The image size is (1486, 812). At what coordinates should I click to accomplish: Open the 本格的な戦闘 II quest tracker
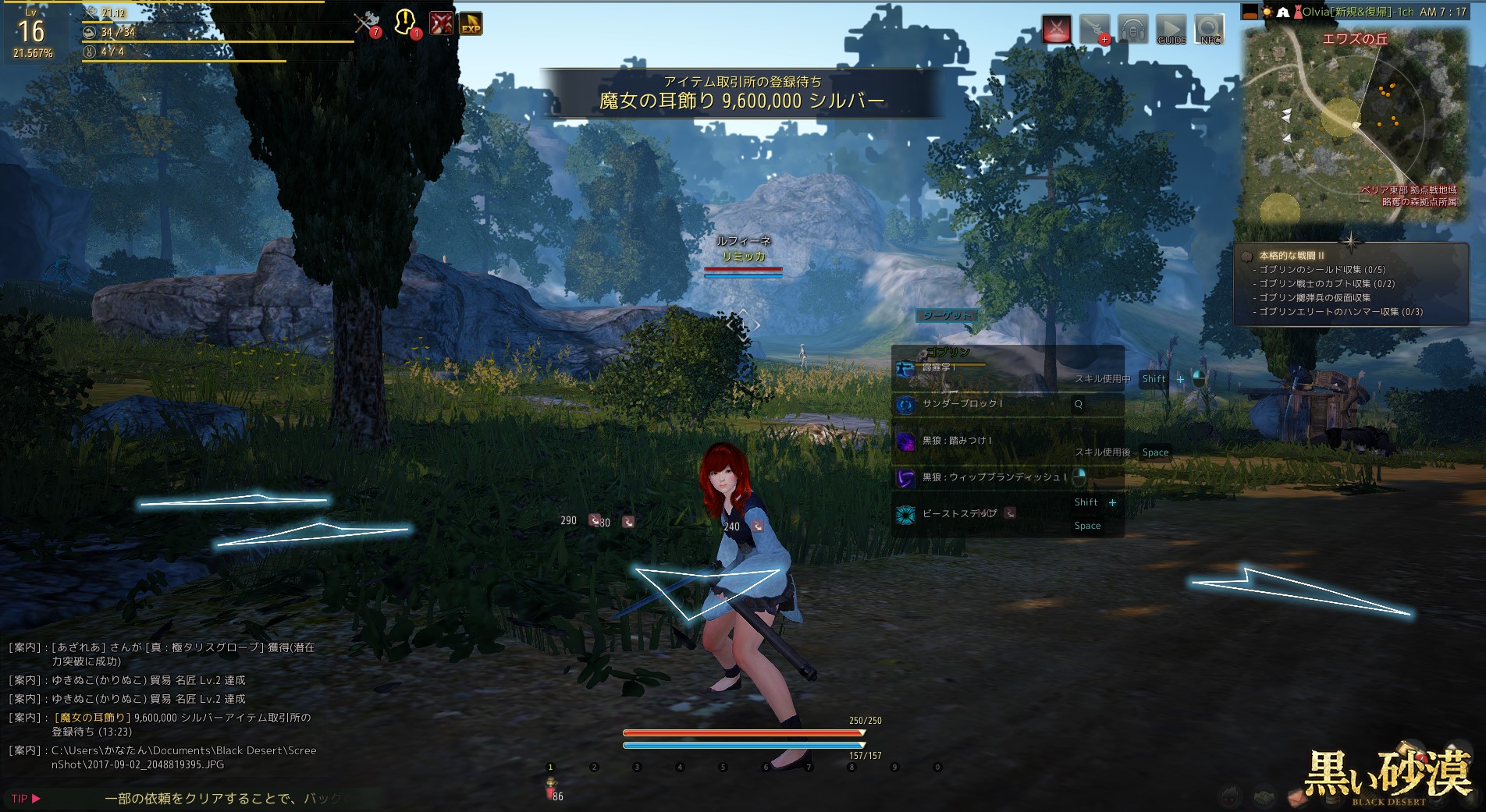1291,255
